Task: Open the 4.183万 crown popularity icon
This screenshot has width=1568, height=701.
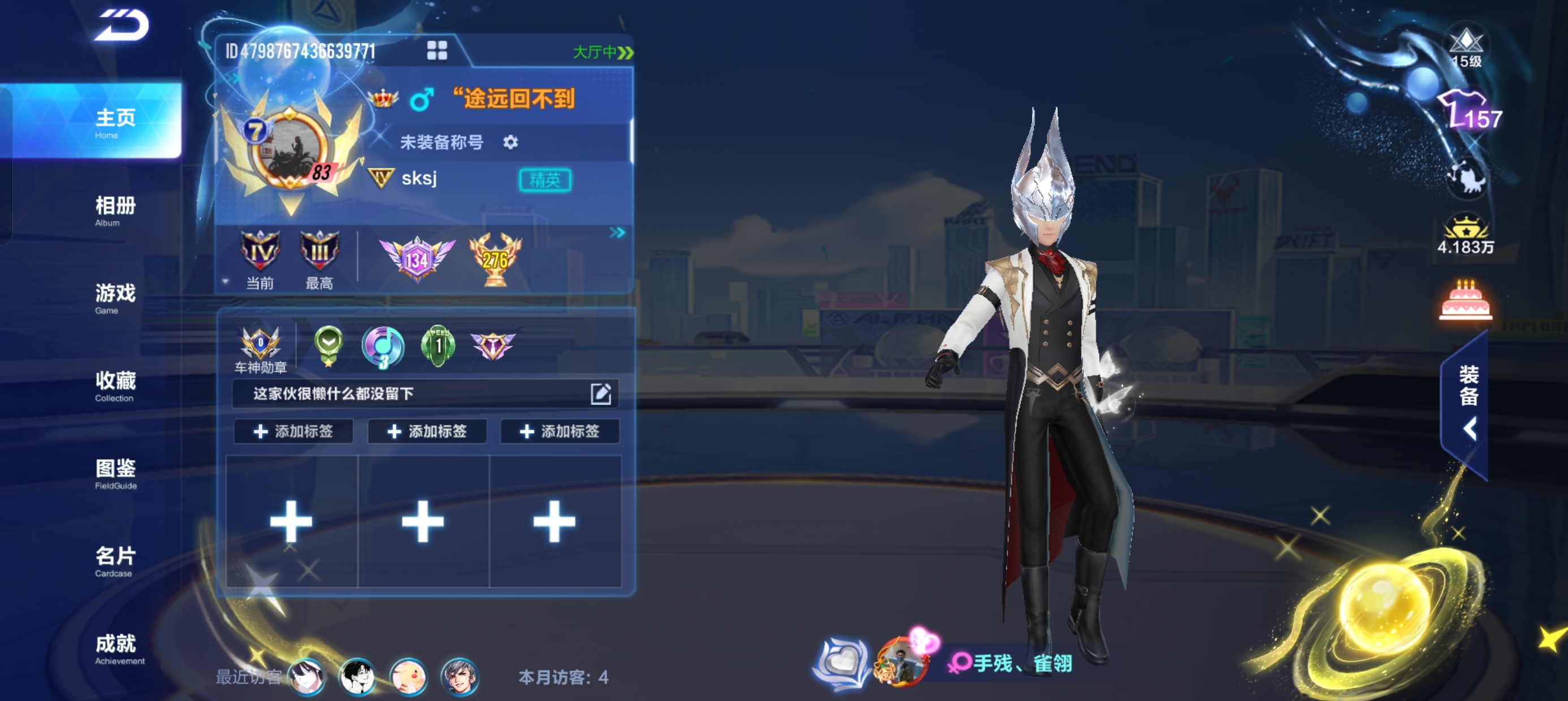Action: pos(1465,234)
